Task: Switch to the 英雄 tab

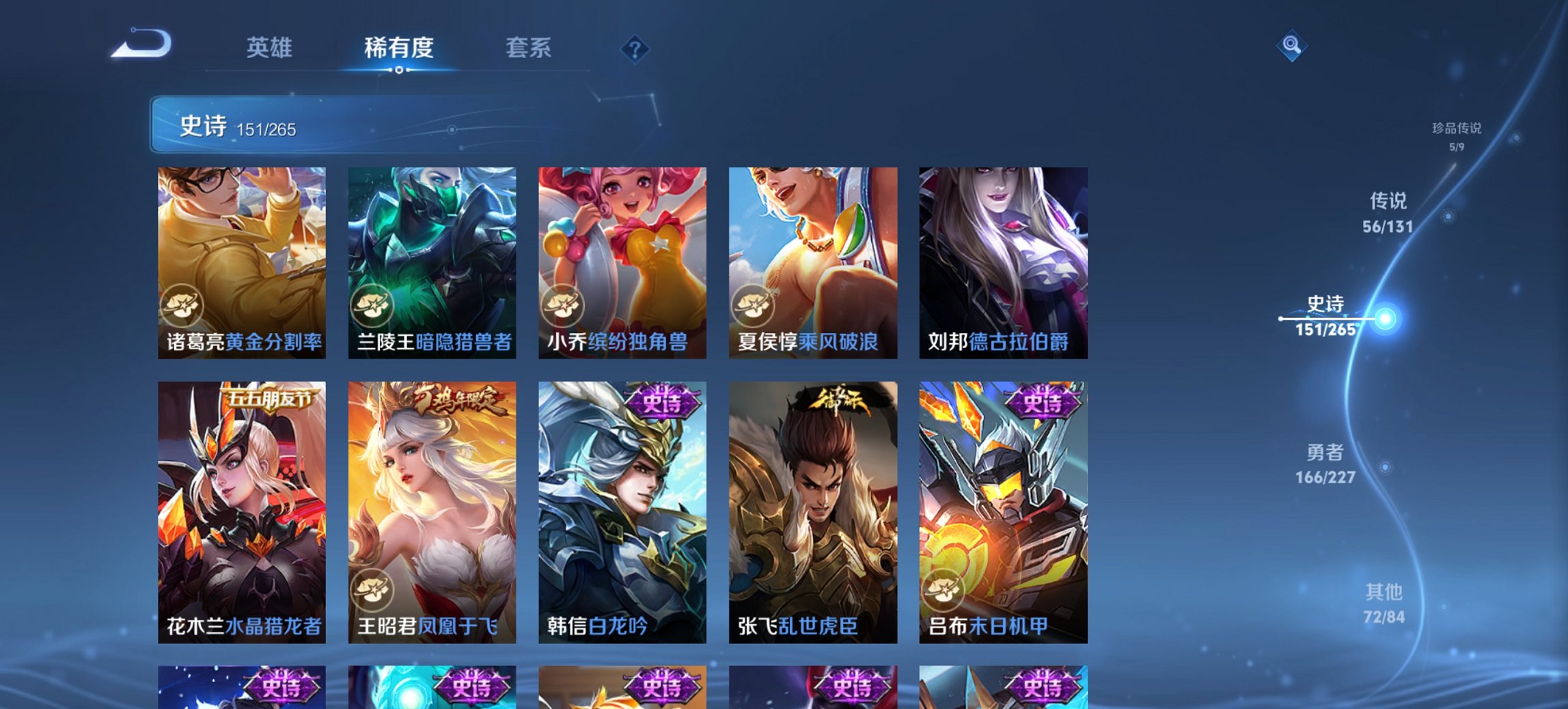Action: coord(272,49)
